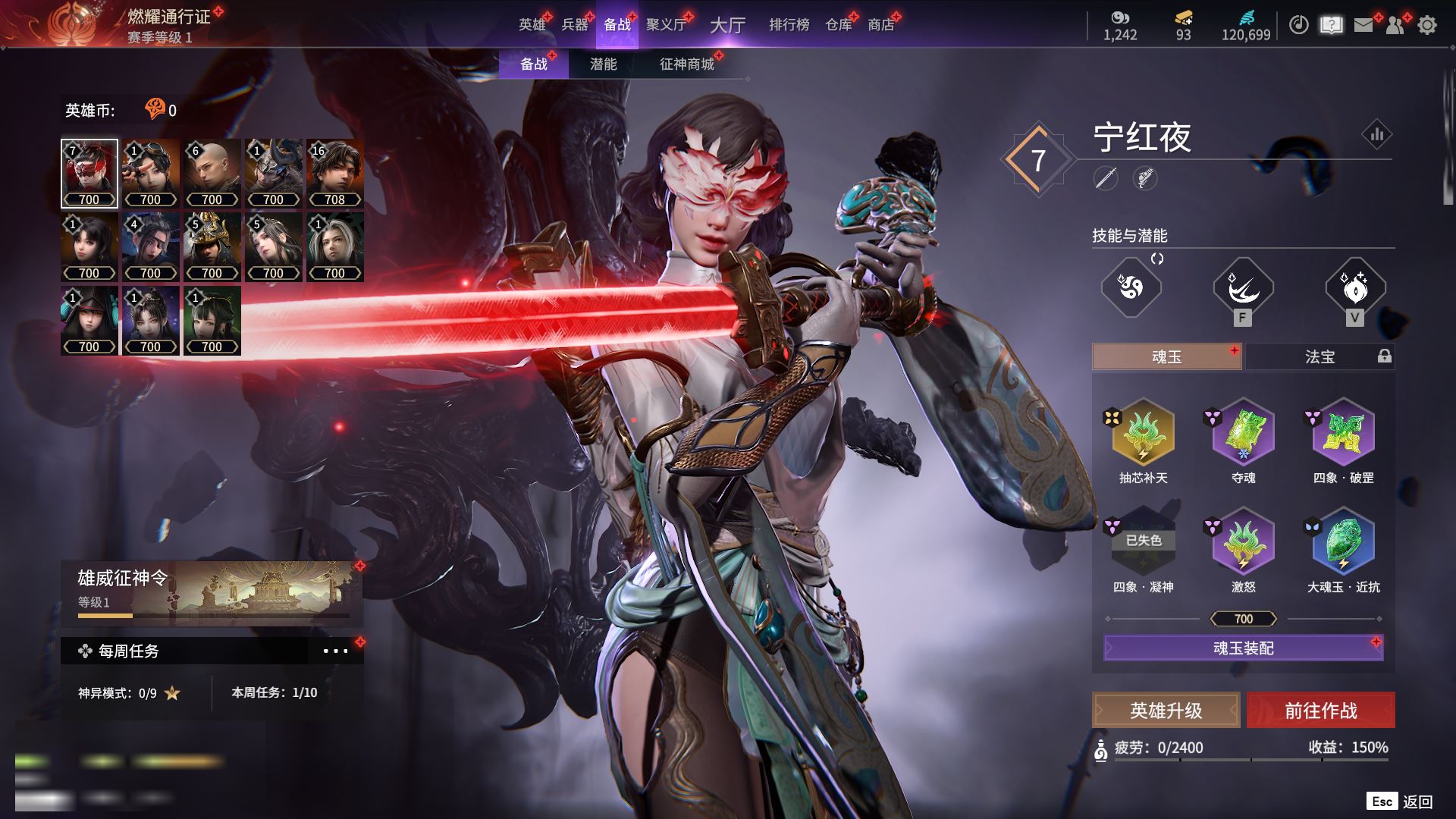Open 魂玉装配 jade loadout
This screenshot has width=1456, height=819.
(1243, 648)
